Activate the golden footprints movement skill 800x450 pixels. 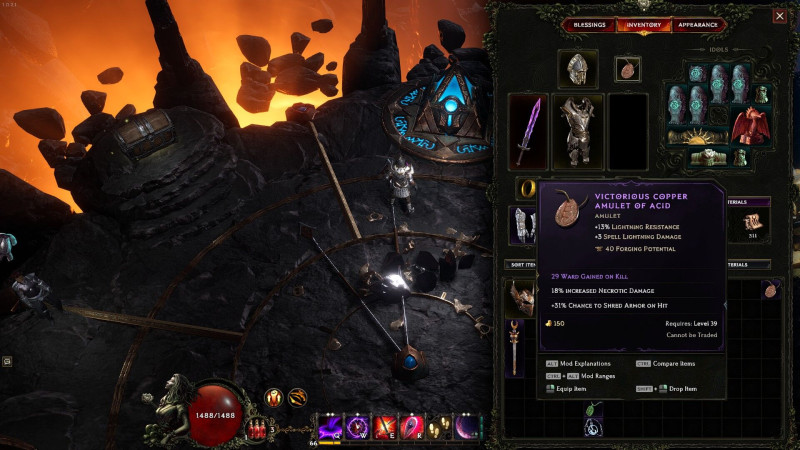(x=439, y=427)
